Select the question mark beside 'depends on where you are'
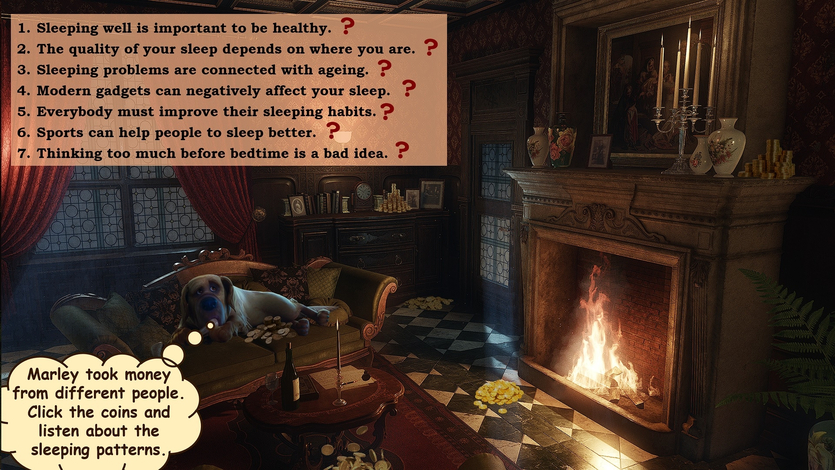This screenshot has width=835, height=470. point(431,47)
